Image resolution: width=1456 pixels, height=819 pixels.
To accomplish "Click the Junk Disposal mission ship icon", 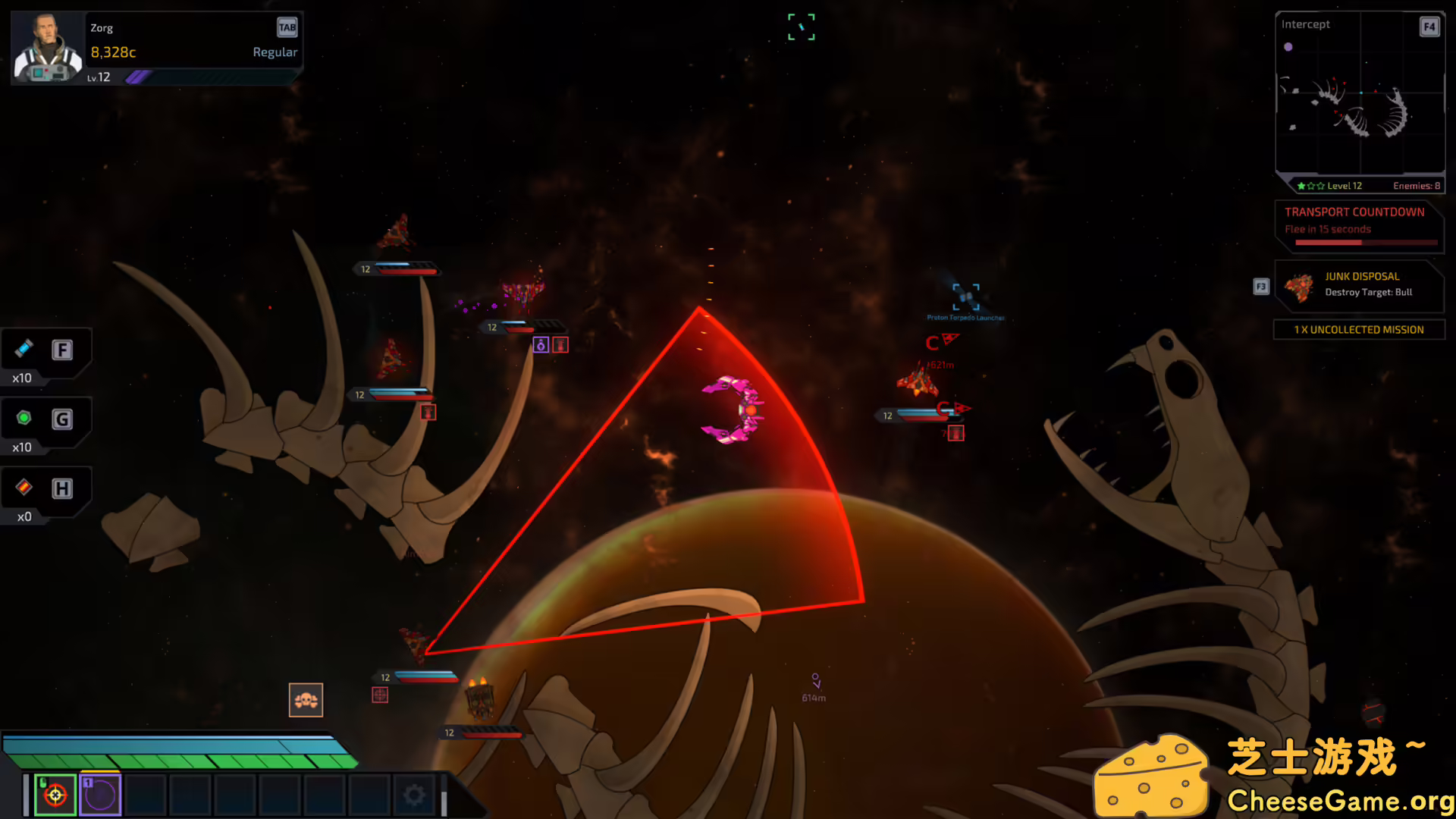I will coord(1298,286).
